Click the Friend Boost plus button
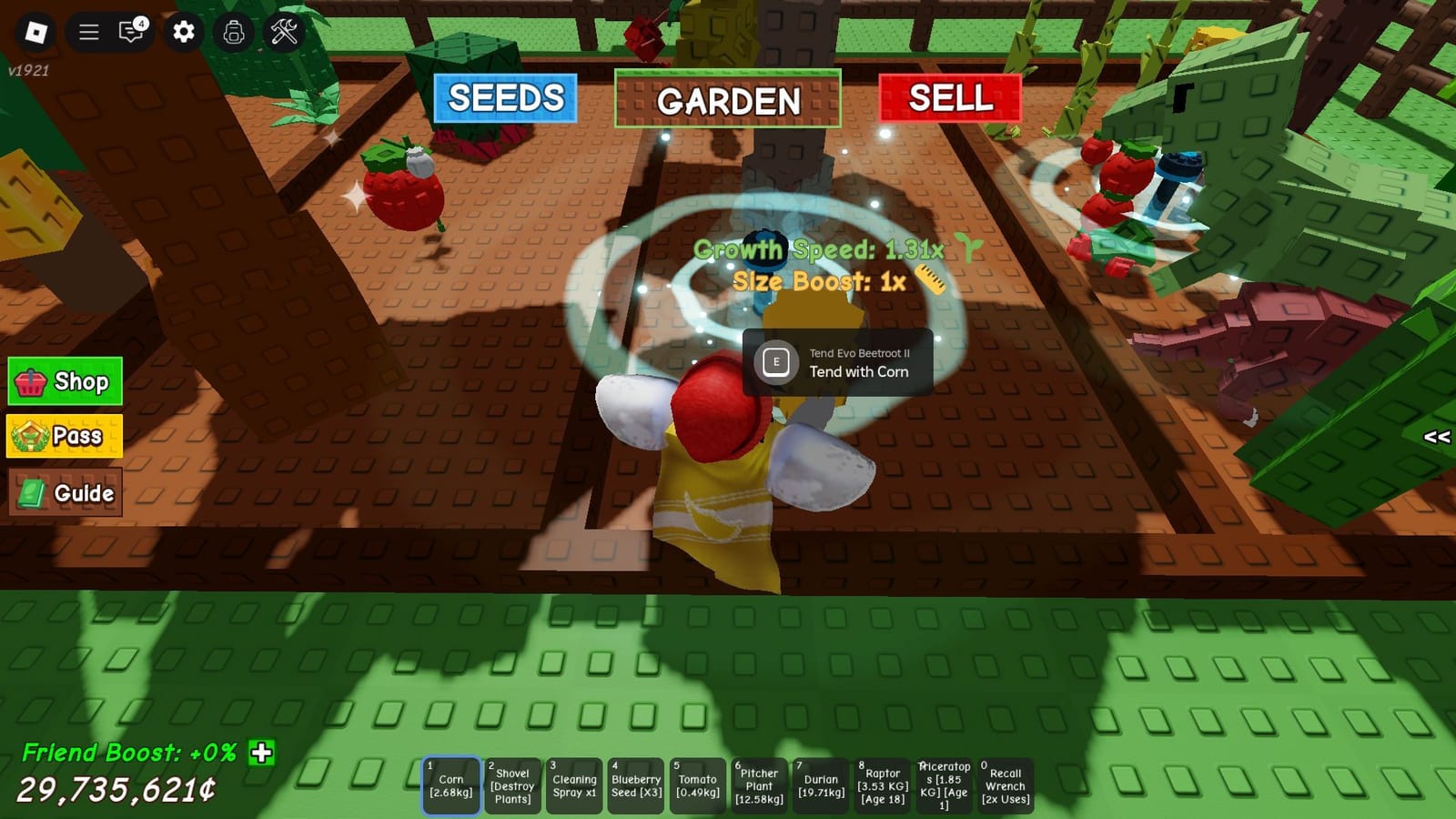1456x819 pixels. click(262, 753)
